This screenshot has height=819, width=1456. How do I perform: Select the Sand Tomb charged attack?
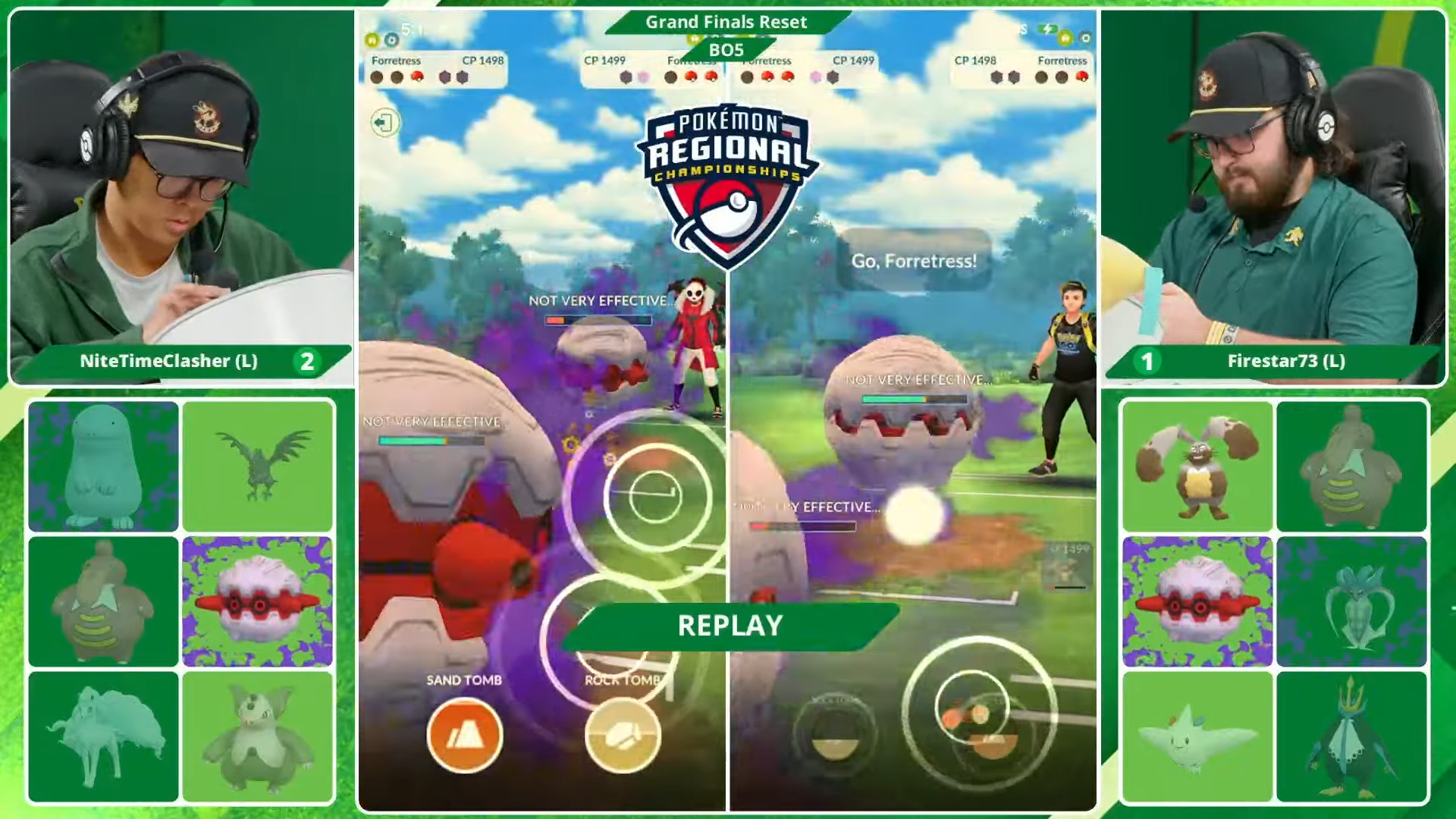coord(464,733)
